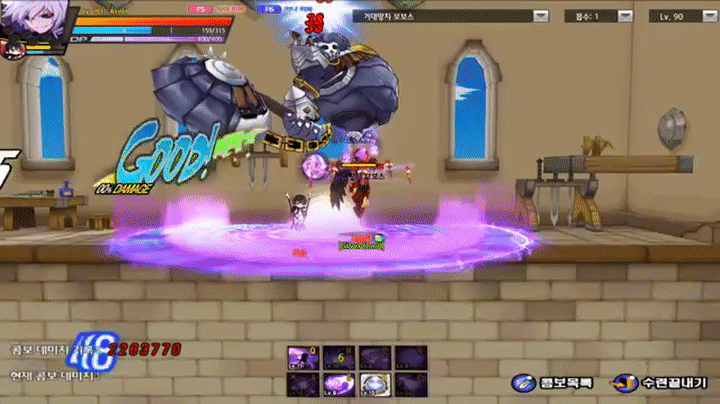
Task: Activate the glowing white orb skill
Action: coord(374,384)
